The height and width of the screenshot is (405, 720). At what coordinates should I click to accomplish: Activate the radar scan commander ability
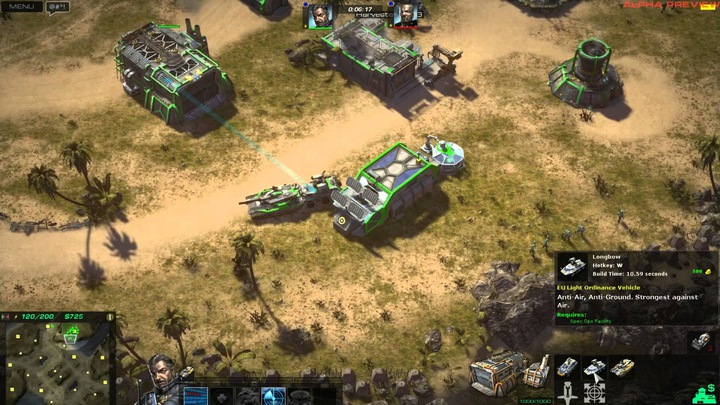274,395
